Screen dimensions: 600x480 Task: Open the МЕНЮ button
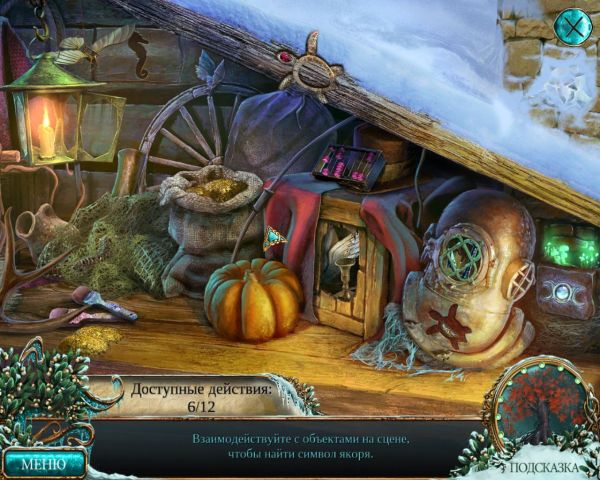tap(43, 463)
